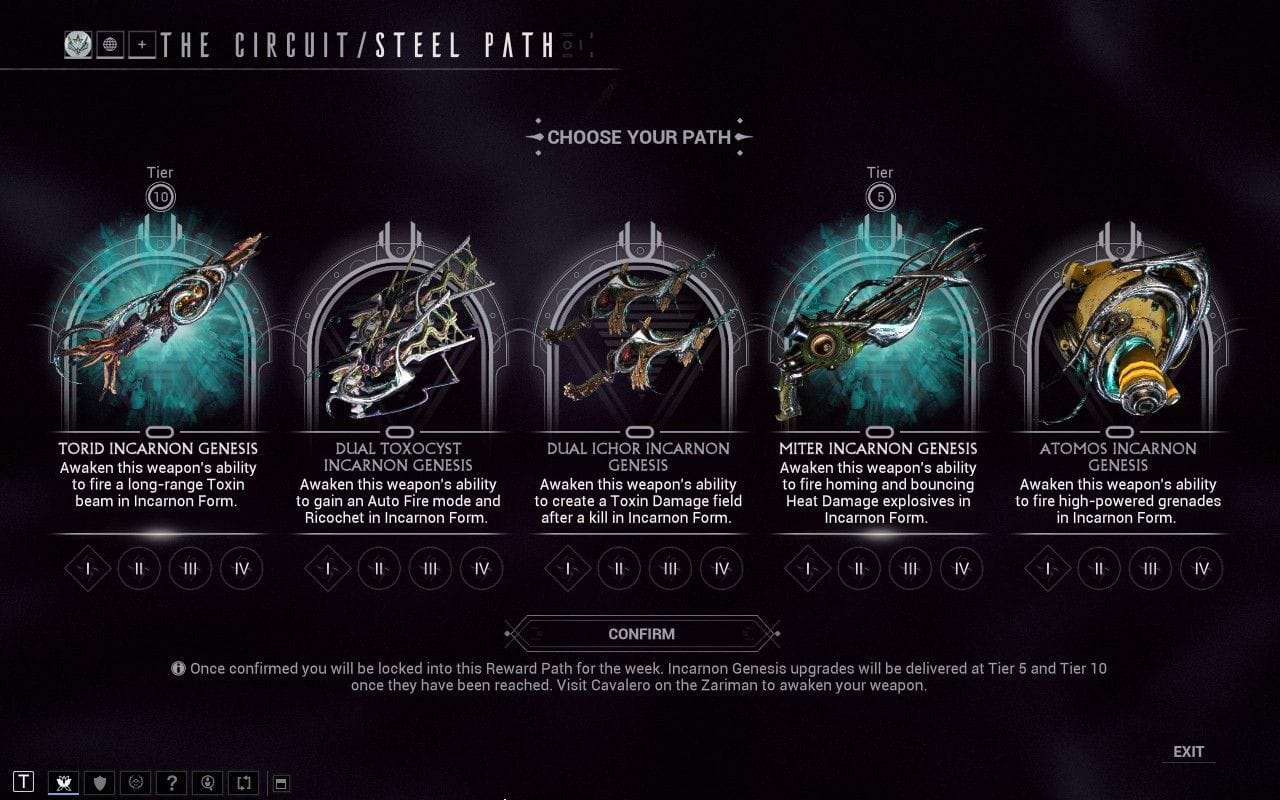The width and height of the screenshot is (1280, 800).
Task: Select the Torid Incarnon Genesis reward path
Action: (x=159, y=330)
